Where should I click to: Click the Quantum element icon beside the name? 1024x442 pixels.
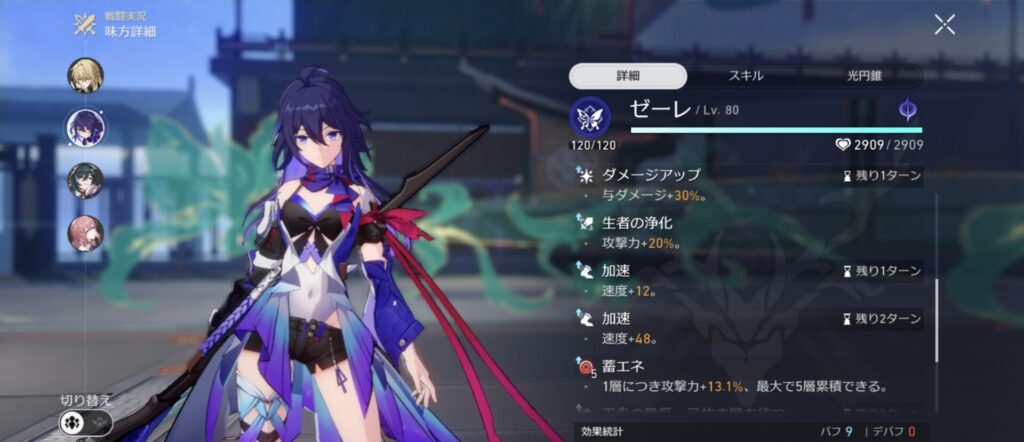pyautogui.click(x=908, y=112)
